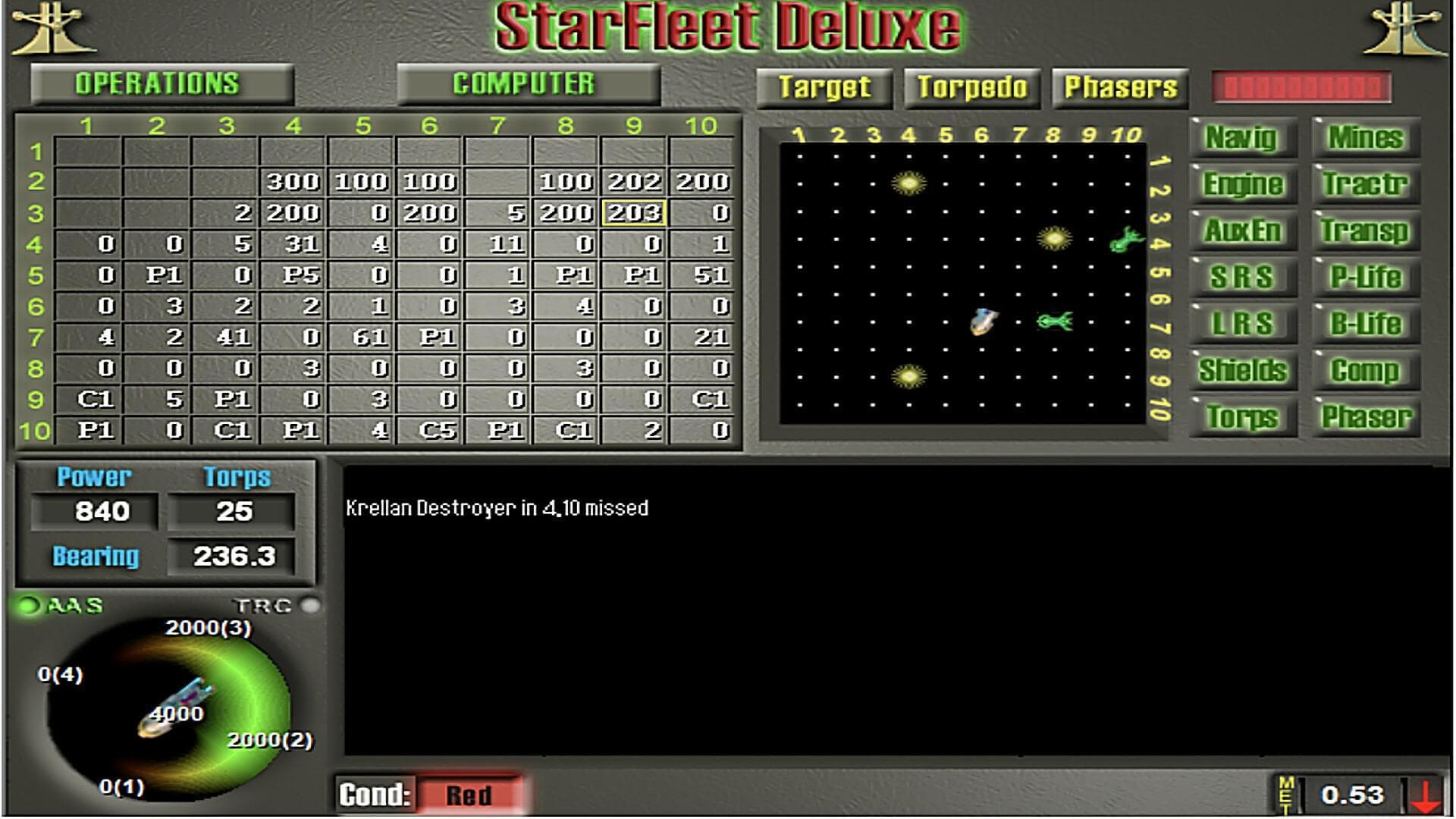Open the Phaser controls panel
The image size is (1456, 819).
pos(1365,416)
